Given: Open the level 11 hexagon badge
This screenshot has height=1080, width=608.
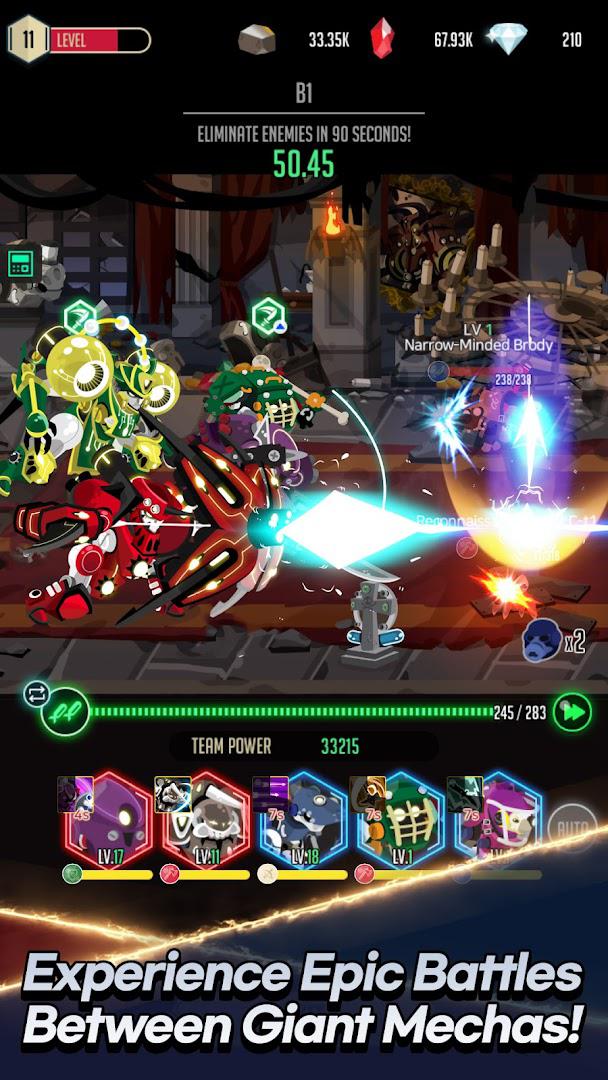Looking at the screenshot, I should [26, 40].
